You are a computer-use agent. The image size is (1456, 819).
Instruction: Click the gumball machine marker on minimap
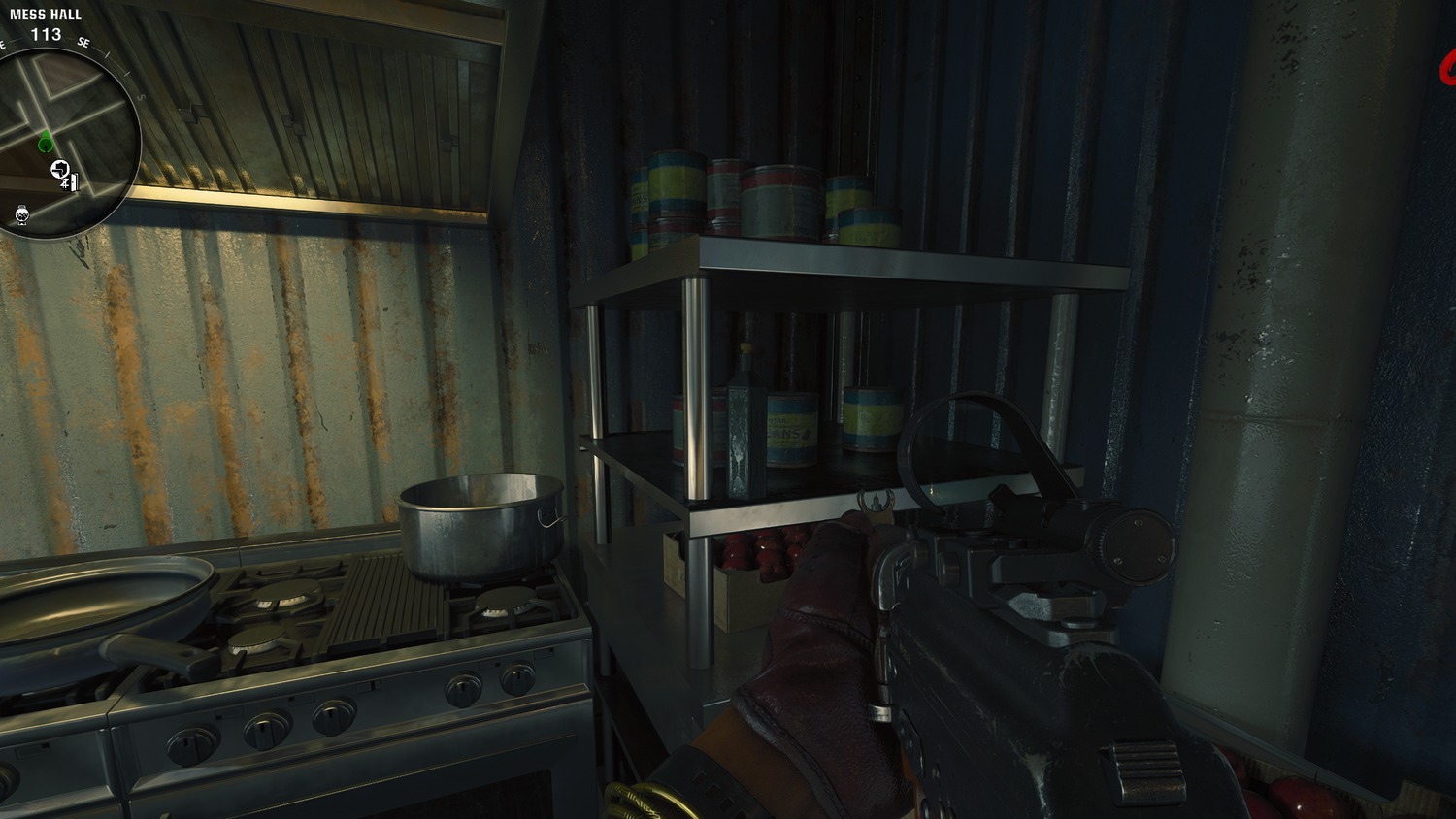click(x=21, y=213)
